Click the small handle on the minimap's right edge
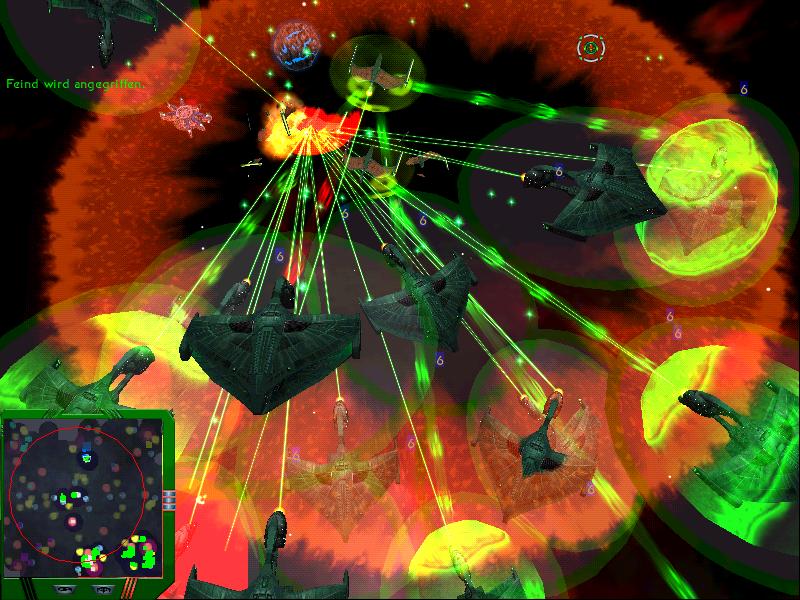Screen dimensions: 800x600 [170, 497]
